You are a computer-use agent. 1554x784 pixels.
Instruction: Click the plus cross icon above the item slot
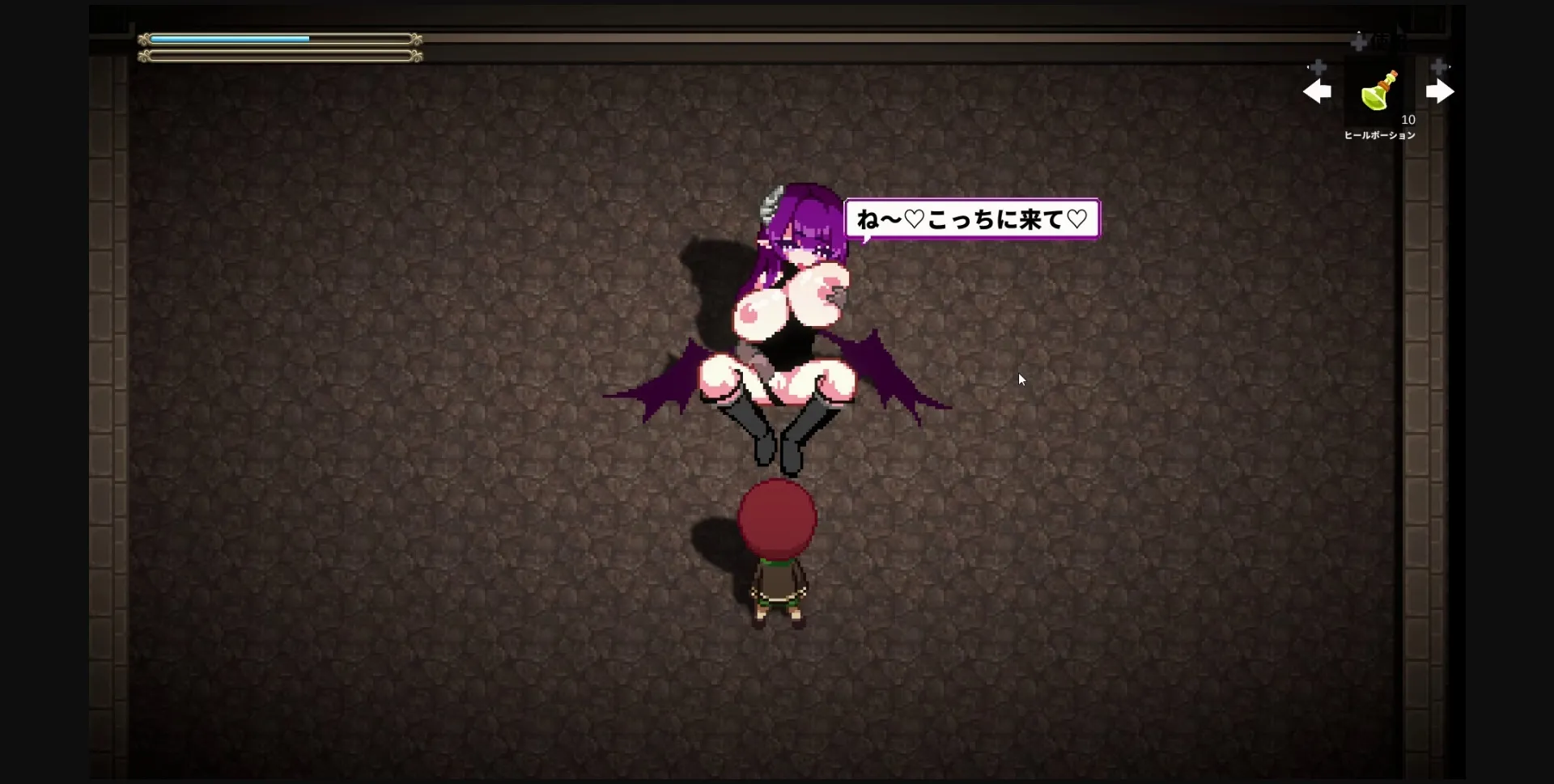click(x=1359, y=43)
